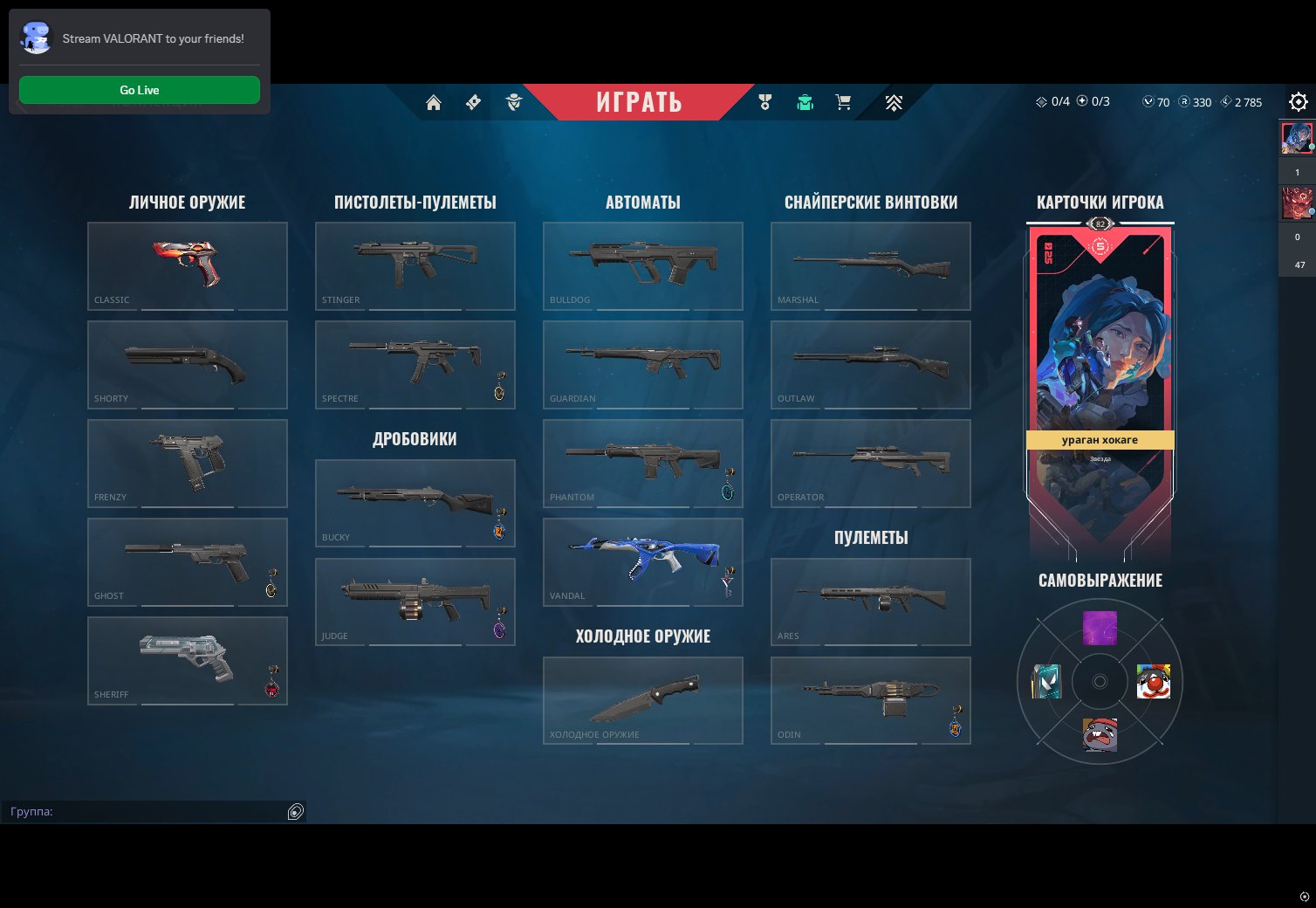Open the Agents icon in the navbar
Image resolution: width=1316 pixels, height=908 pixels.
click(514, 102)
